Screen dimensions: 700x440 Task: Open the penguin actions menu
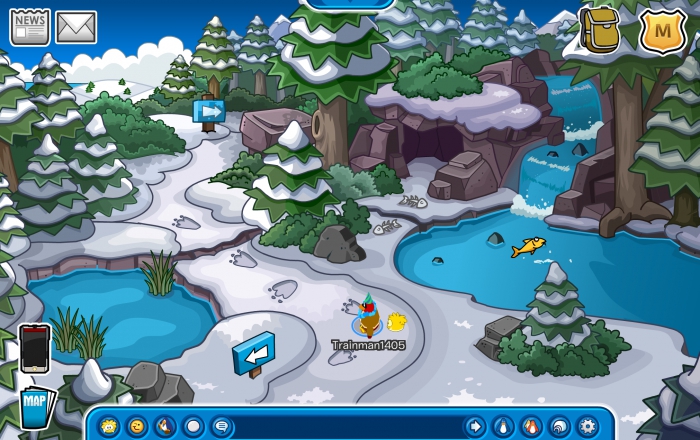(x=165, y=426)
